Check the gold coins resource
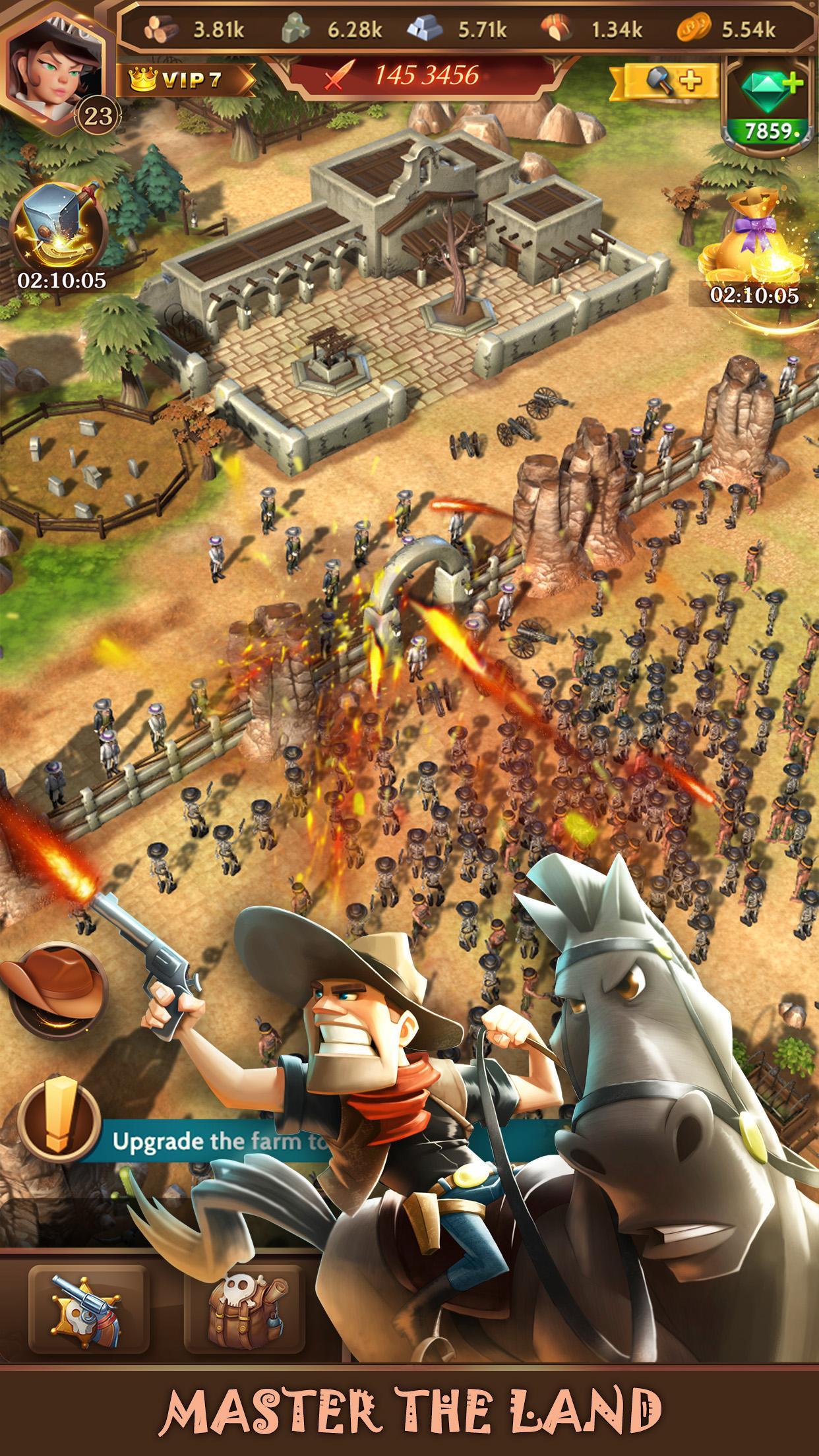This screenshot has width=819, height=1456. [694, 28]
